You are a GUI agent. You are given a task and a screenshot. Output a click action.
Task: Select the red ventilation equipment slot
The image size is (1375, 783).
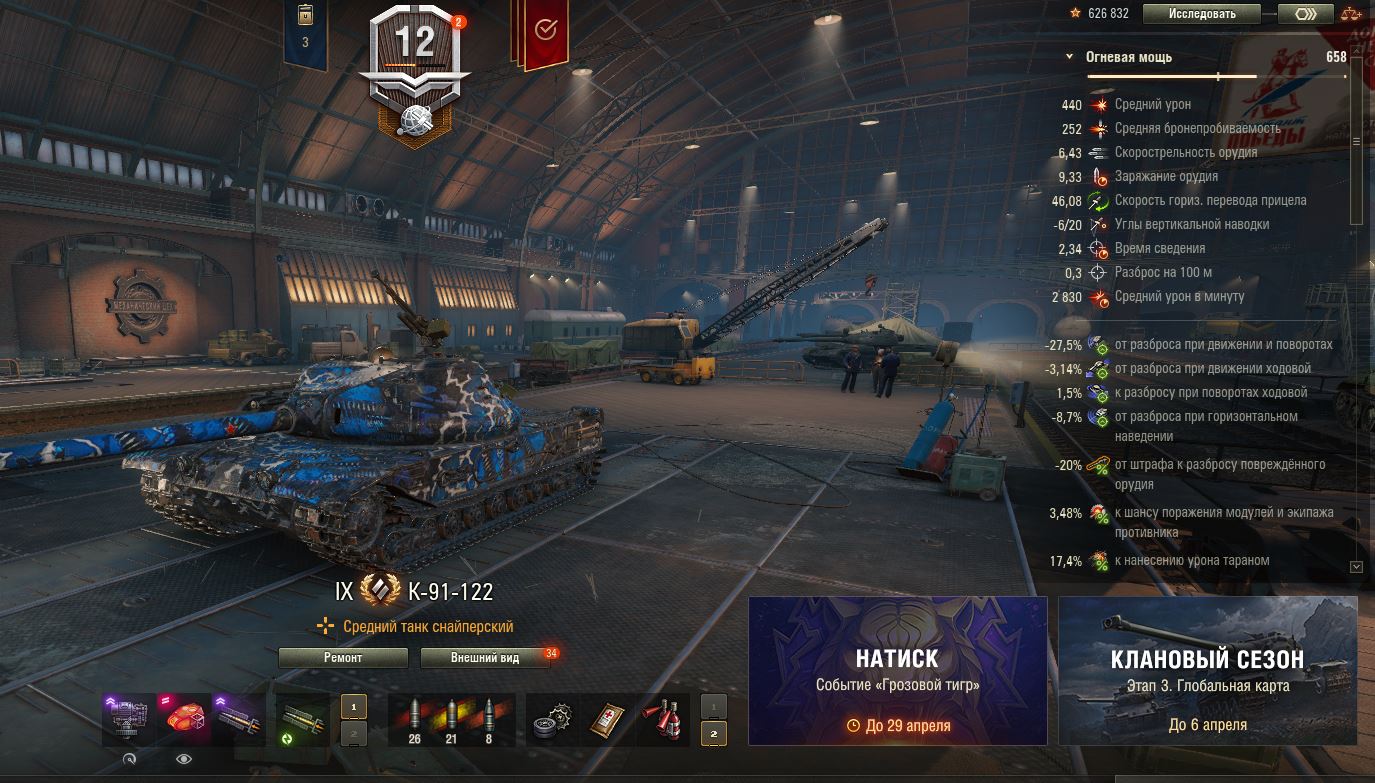tap(185, 720)
